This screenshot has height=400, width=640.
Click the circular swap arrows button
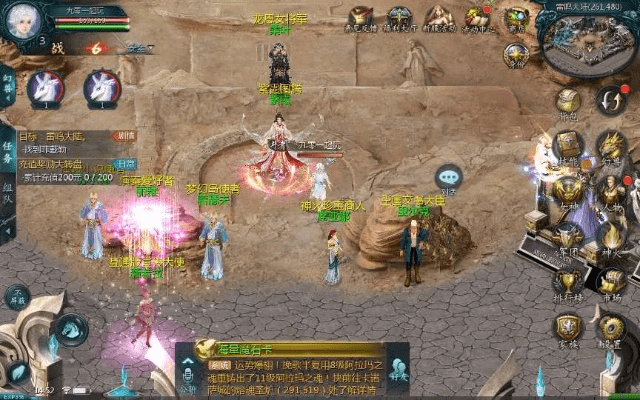(609, 100)
